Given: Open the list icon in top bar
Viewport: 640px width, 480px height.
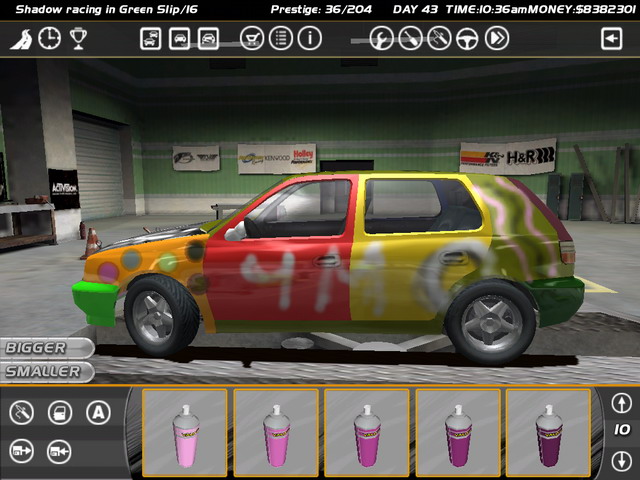Looking at the screenshot, I should pyautogui.click(x=281, y=39).
